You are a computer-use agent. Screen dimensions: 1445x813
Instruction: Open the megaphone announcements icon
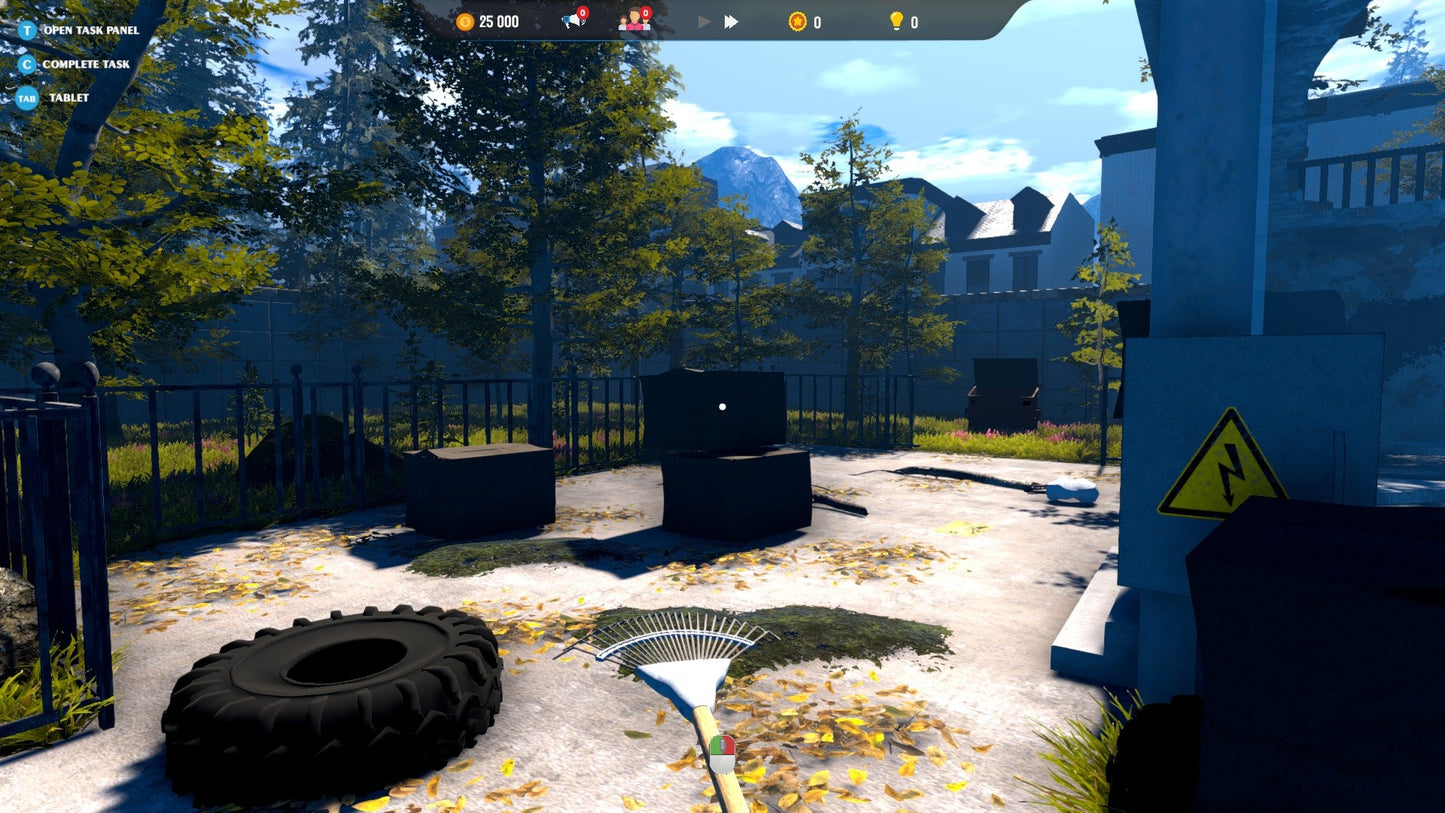click(x=572, y=21)
